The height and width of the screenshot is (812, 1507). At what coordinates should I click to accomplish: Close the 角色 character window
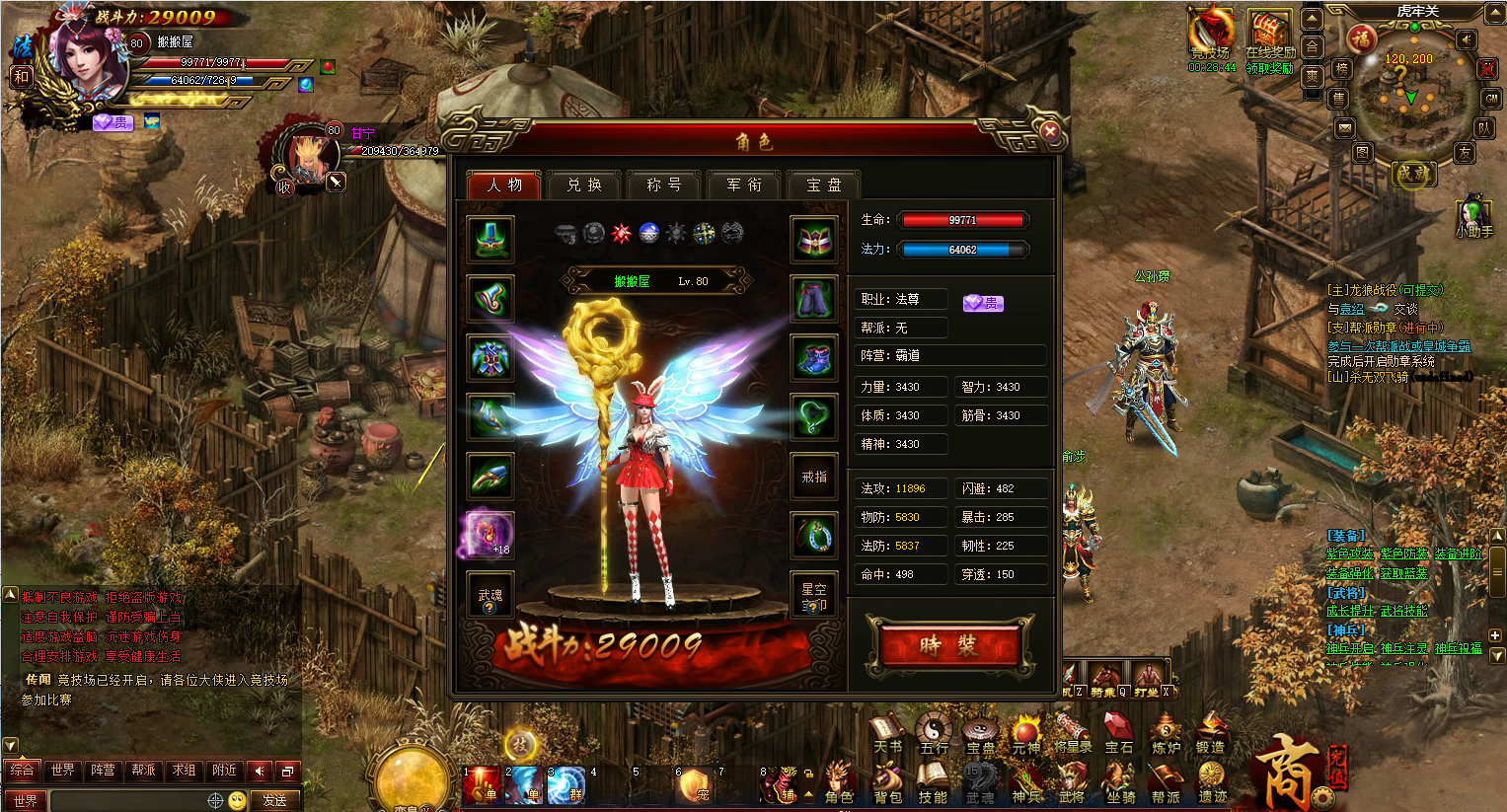pos(1050,131)
